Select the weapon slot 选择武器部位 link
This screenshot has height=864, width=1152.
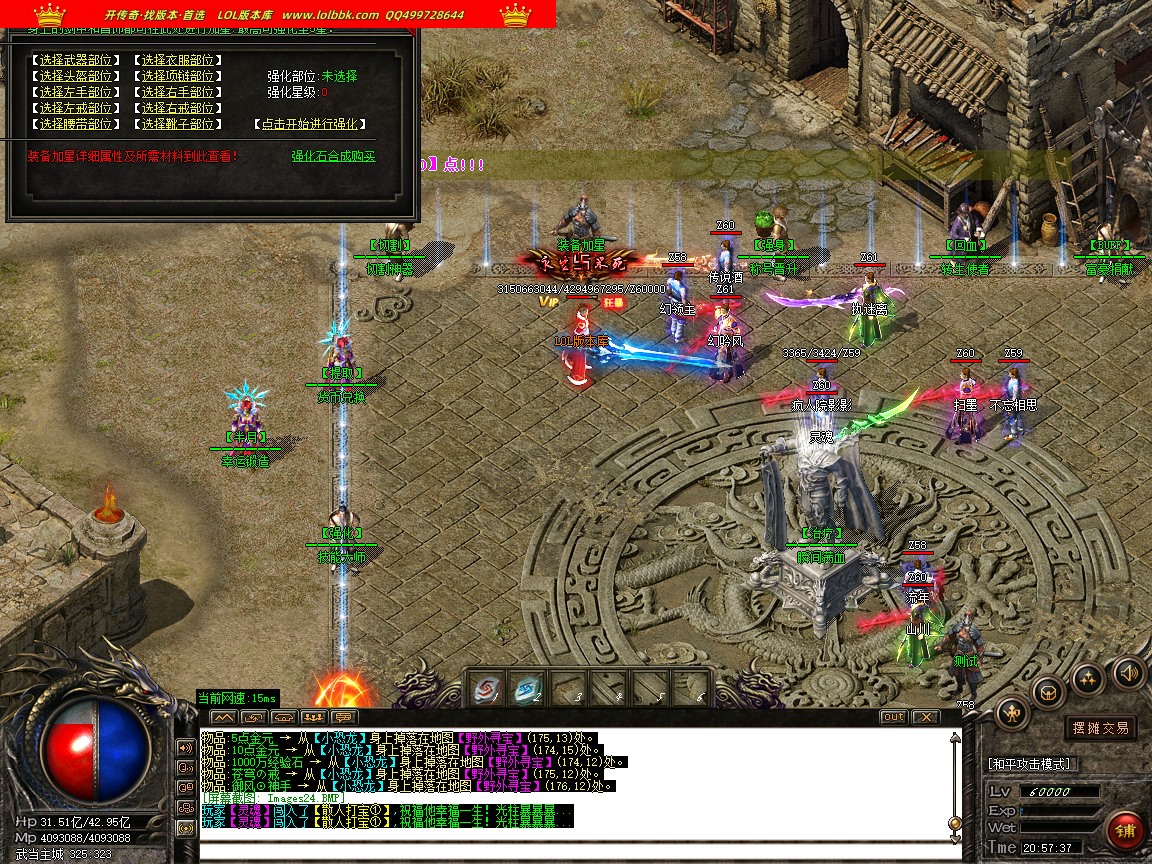[x=75, y=60]
